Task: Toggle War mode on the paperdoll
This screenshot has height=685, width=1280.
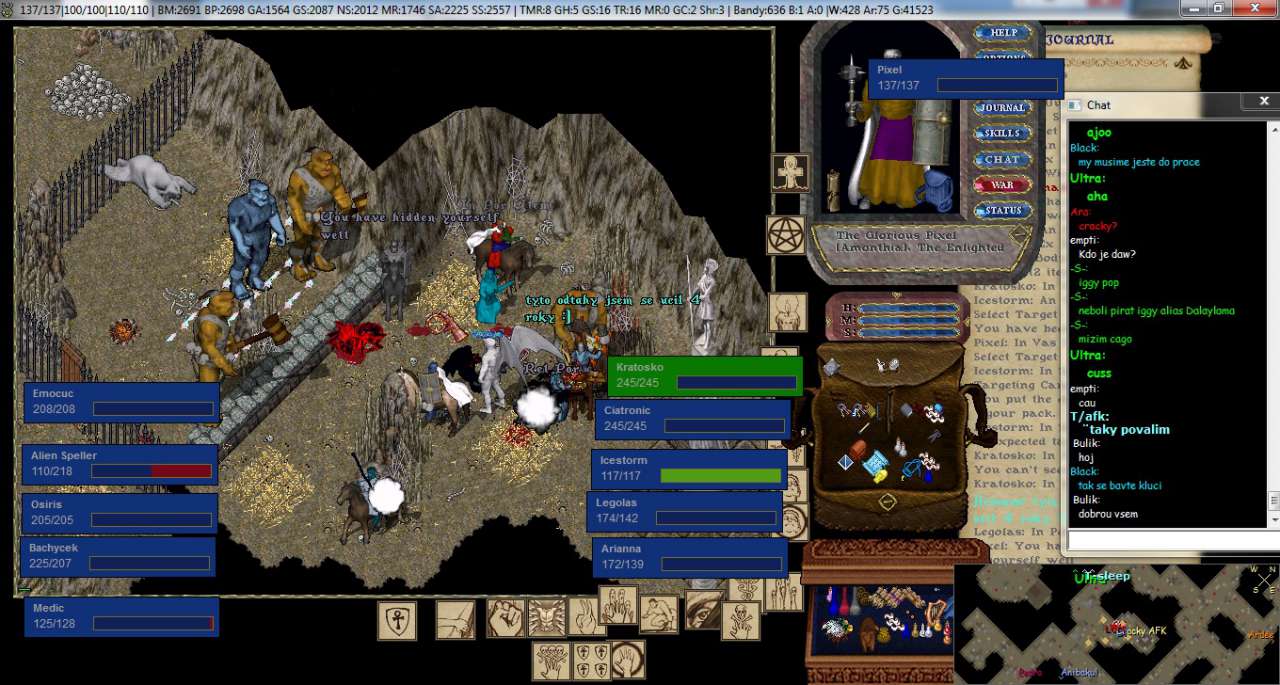Action: pos(1002,185)
